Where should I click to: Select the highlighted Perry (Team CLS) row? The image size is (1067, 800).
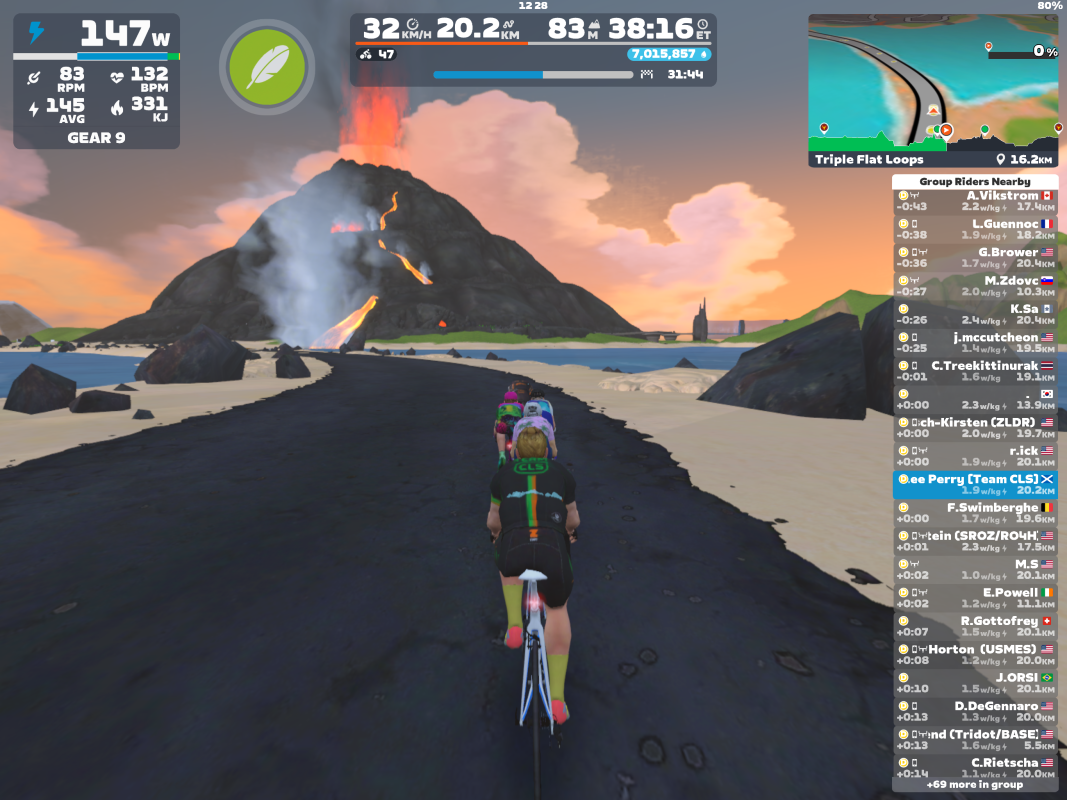[975, 485]
